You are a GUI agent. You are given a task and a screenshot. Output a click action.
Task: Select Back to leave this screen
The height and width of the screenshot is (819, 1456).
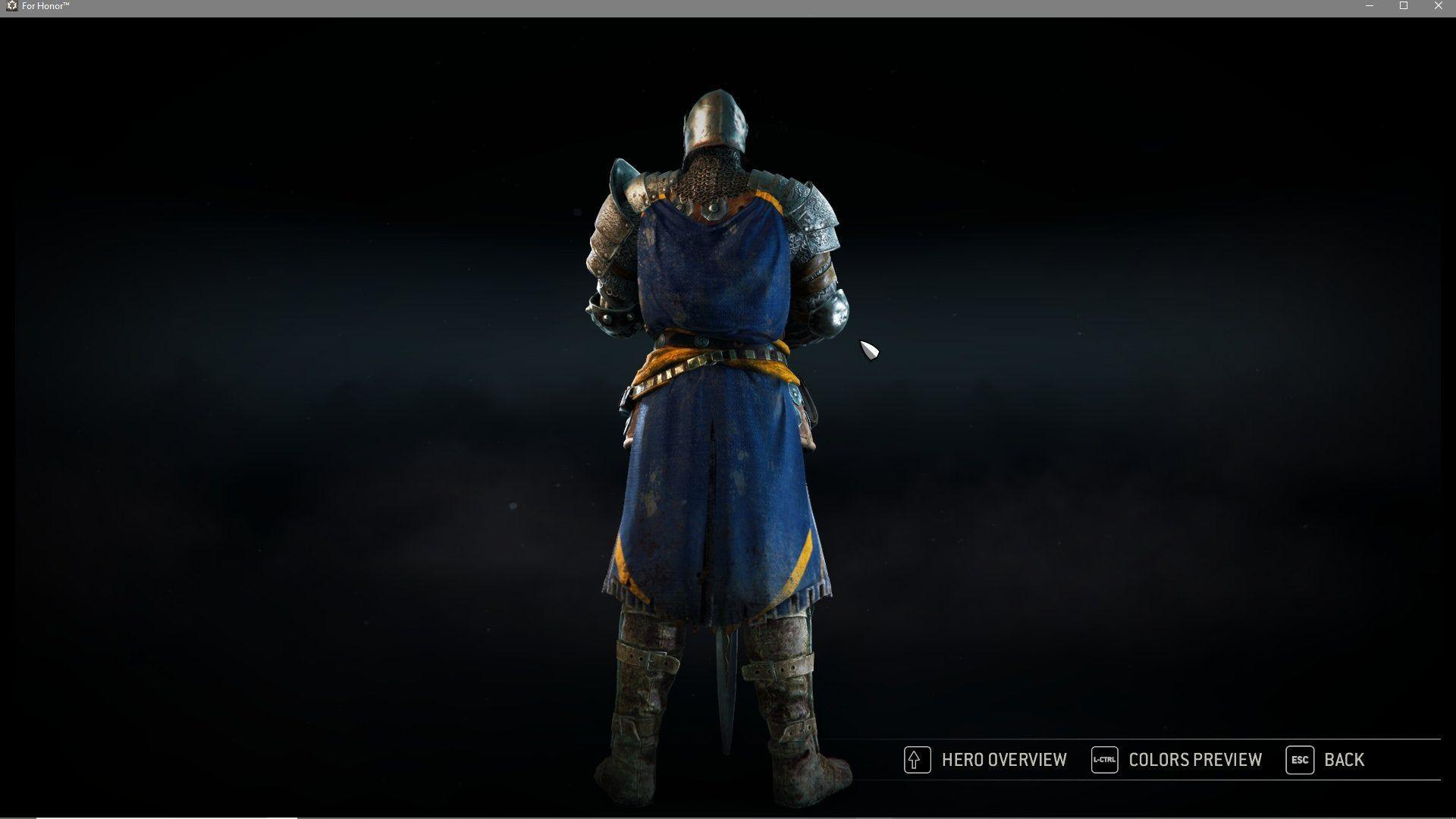[x=1343, y=760]
